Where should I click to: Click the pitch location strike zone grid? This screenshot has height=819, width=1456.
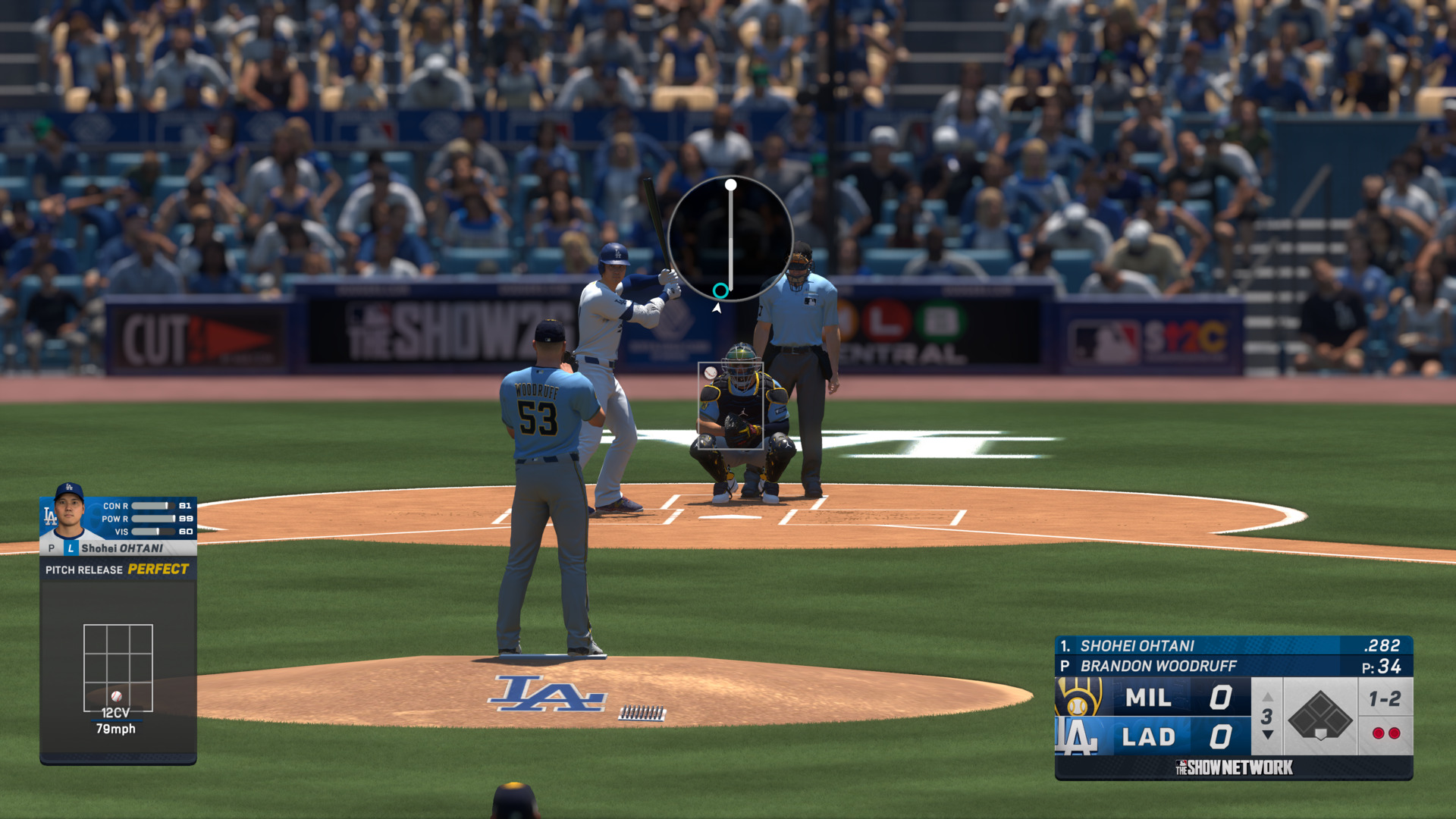pos(118,667)
